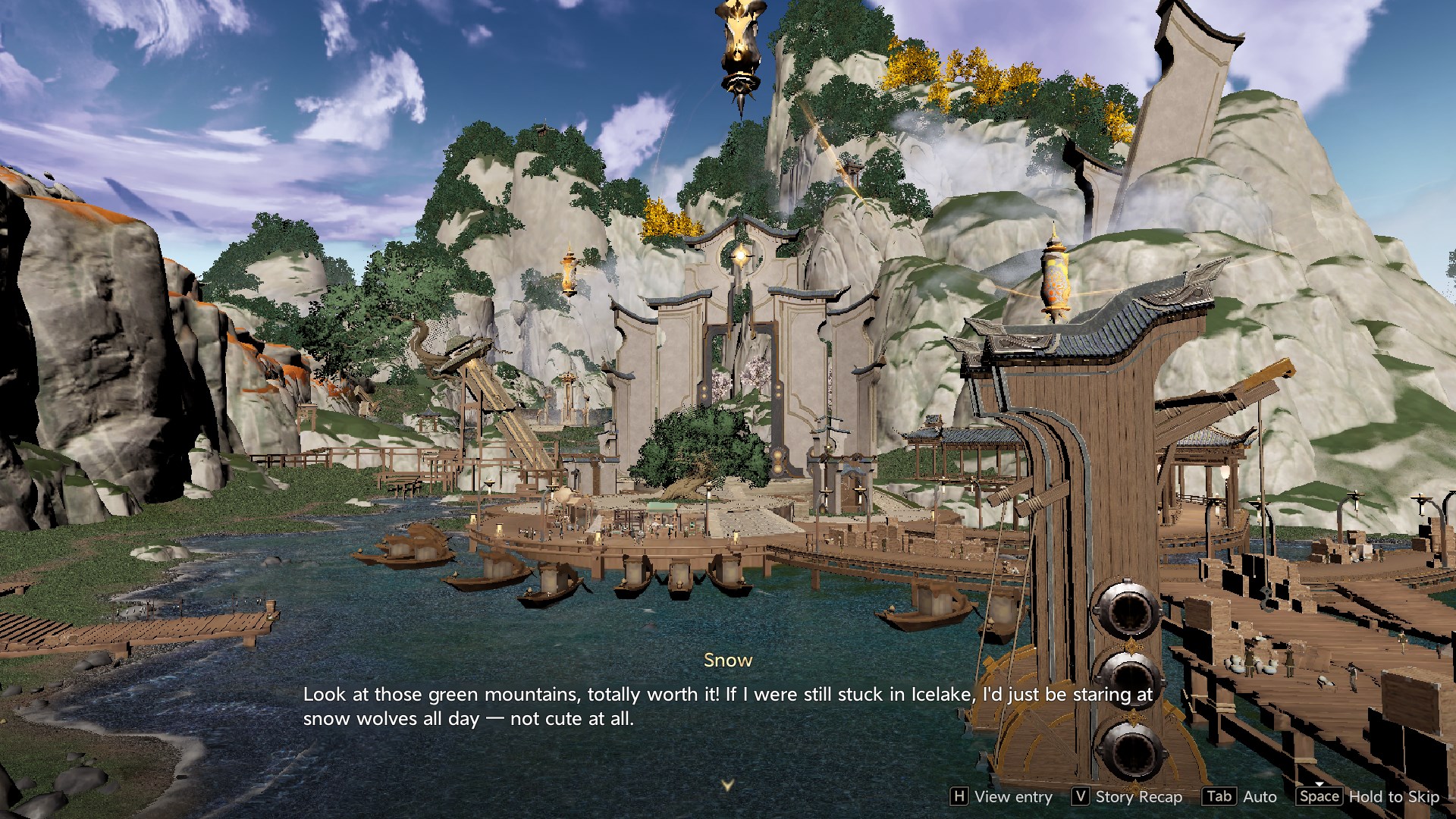Open View entry option

[1002, 796]
